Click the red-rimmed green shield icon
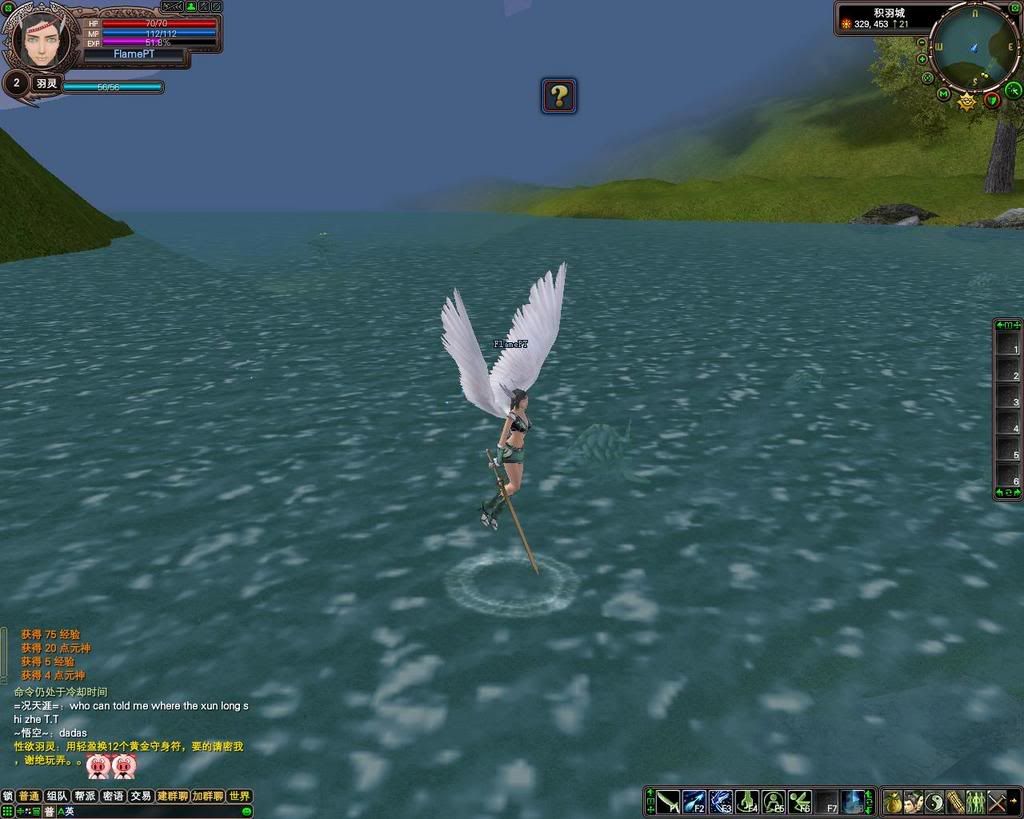 pyautogui.click(x=992, y=100)
